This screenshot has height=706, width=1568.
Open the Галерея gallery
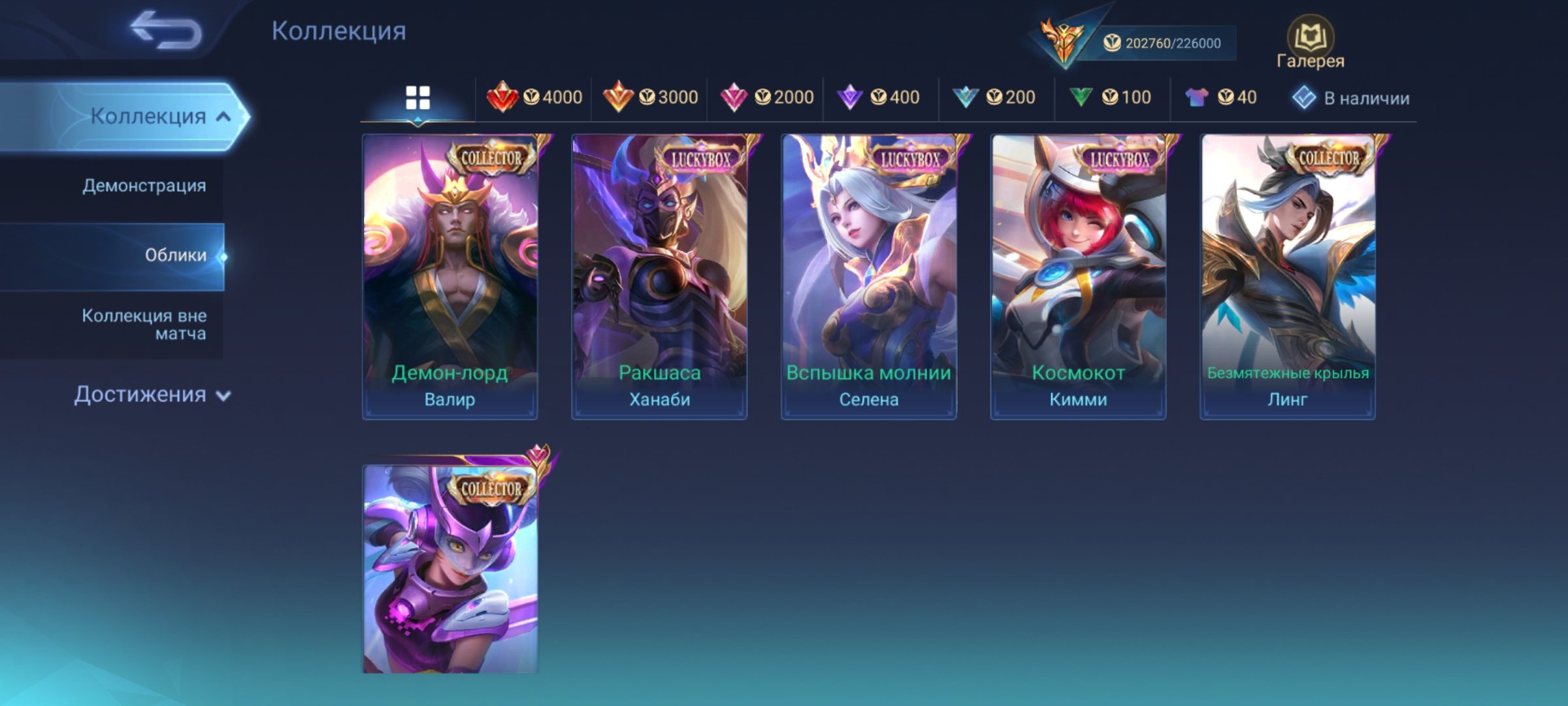1310,43
